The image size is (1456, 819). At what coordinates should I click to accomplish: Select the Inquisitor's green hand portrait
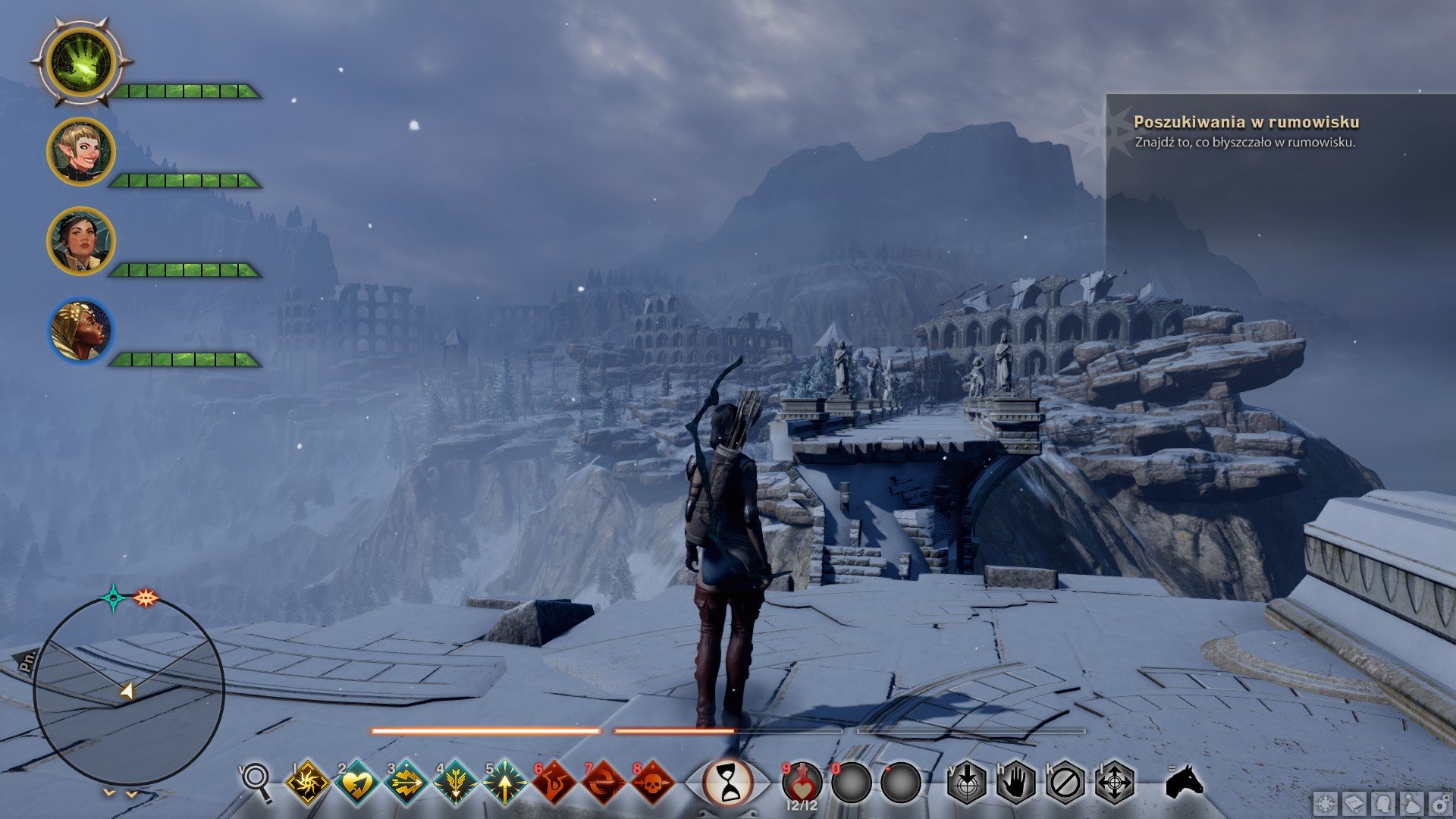80,62
